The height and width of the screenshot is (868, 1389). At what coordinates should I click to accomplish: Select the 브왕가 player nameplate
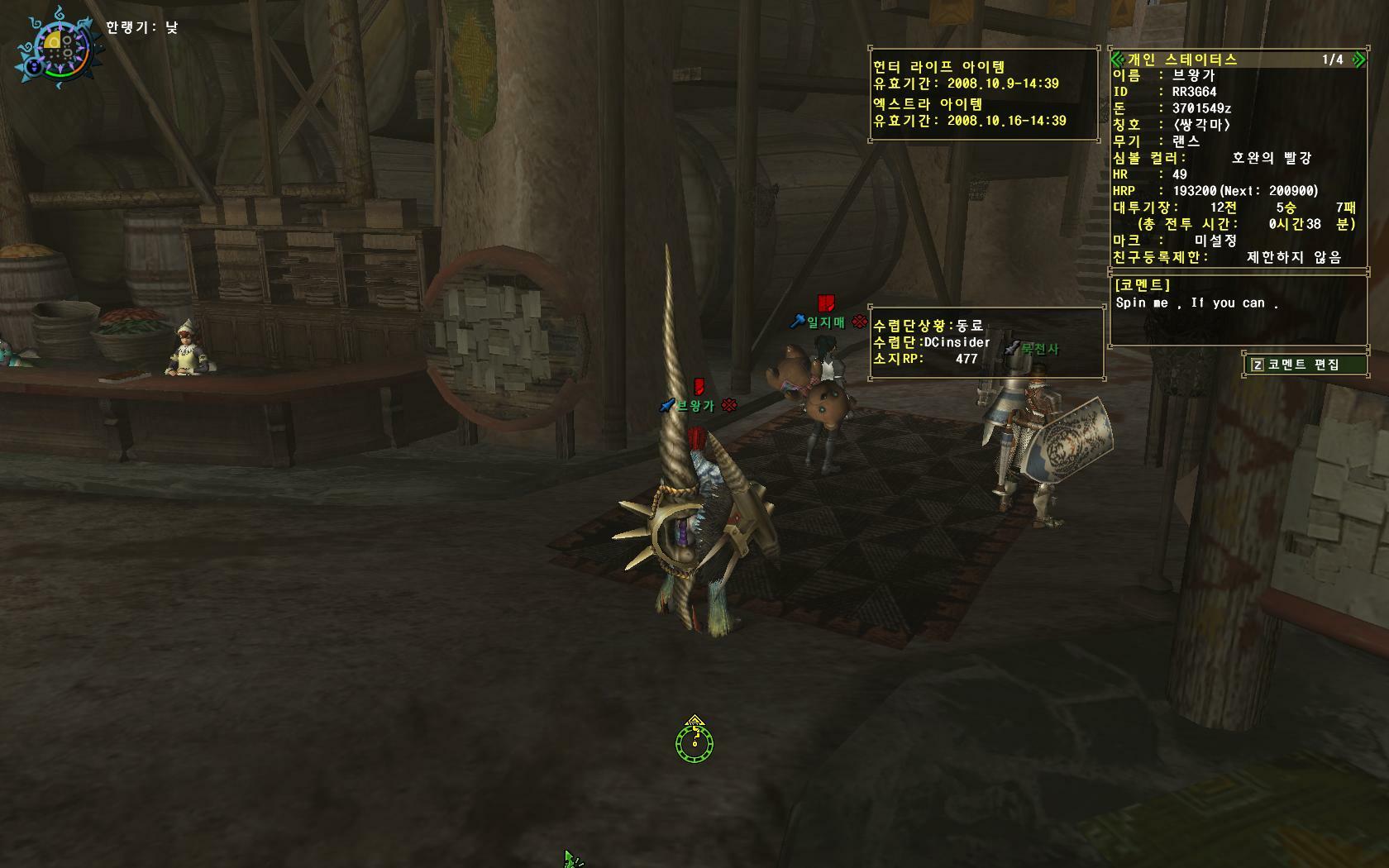click(x=695, y=406)
